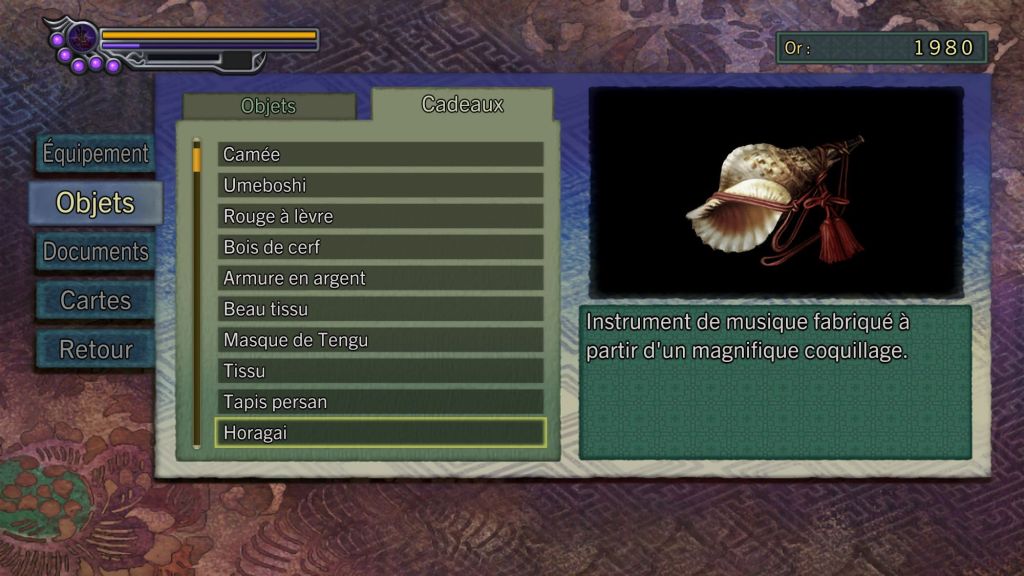This screenshot has height=576, width=1024.
Task: Click the gift list scrollbar handle
Action: tap(197, 157)
